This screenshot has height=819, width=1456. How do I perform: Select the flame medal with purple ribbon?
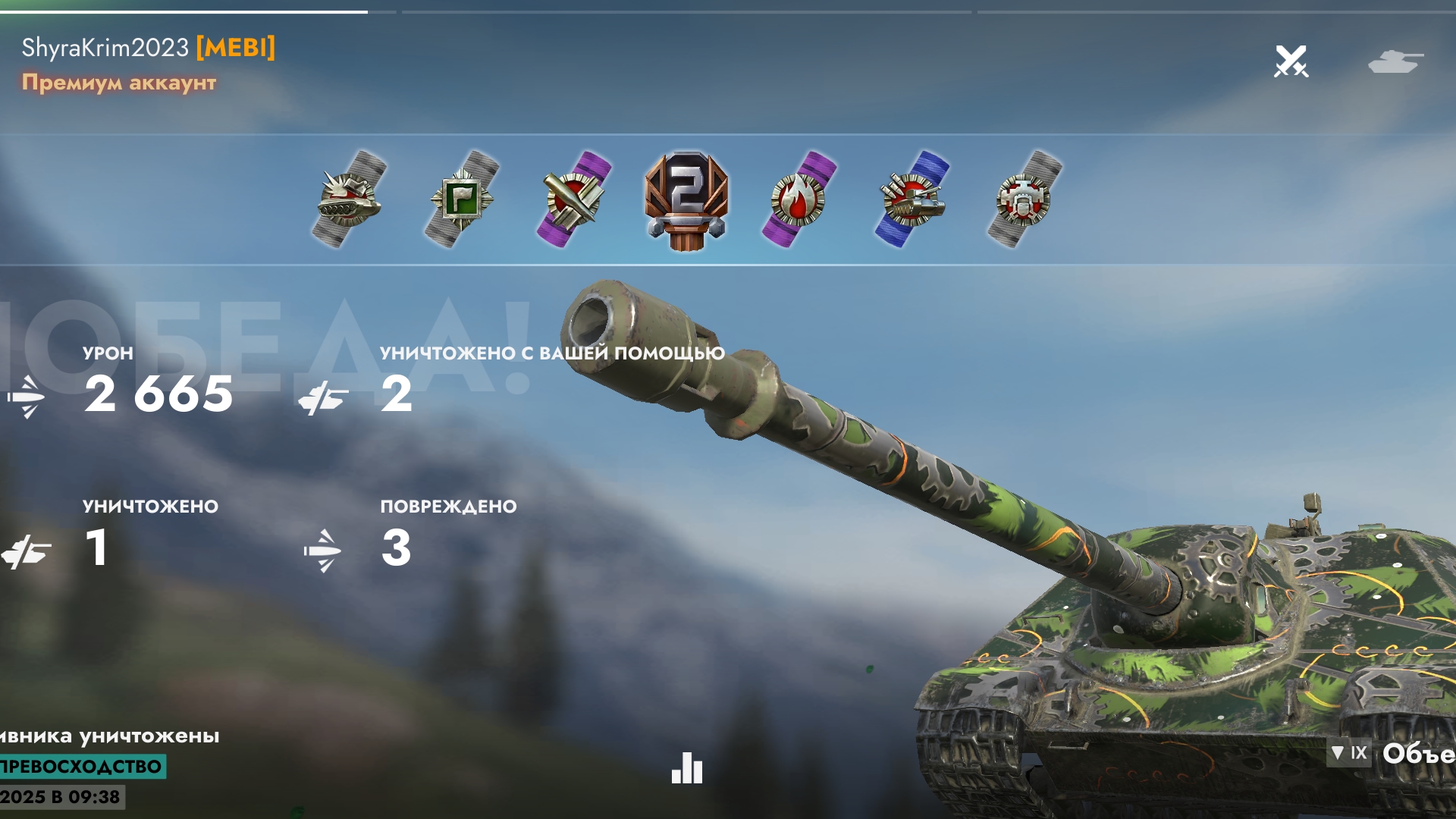click(x=799, y=199)
